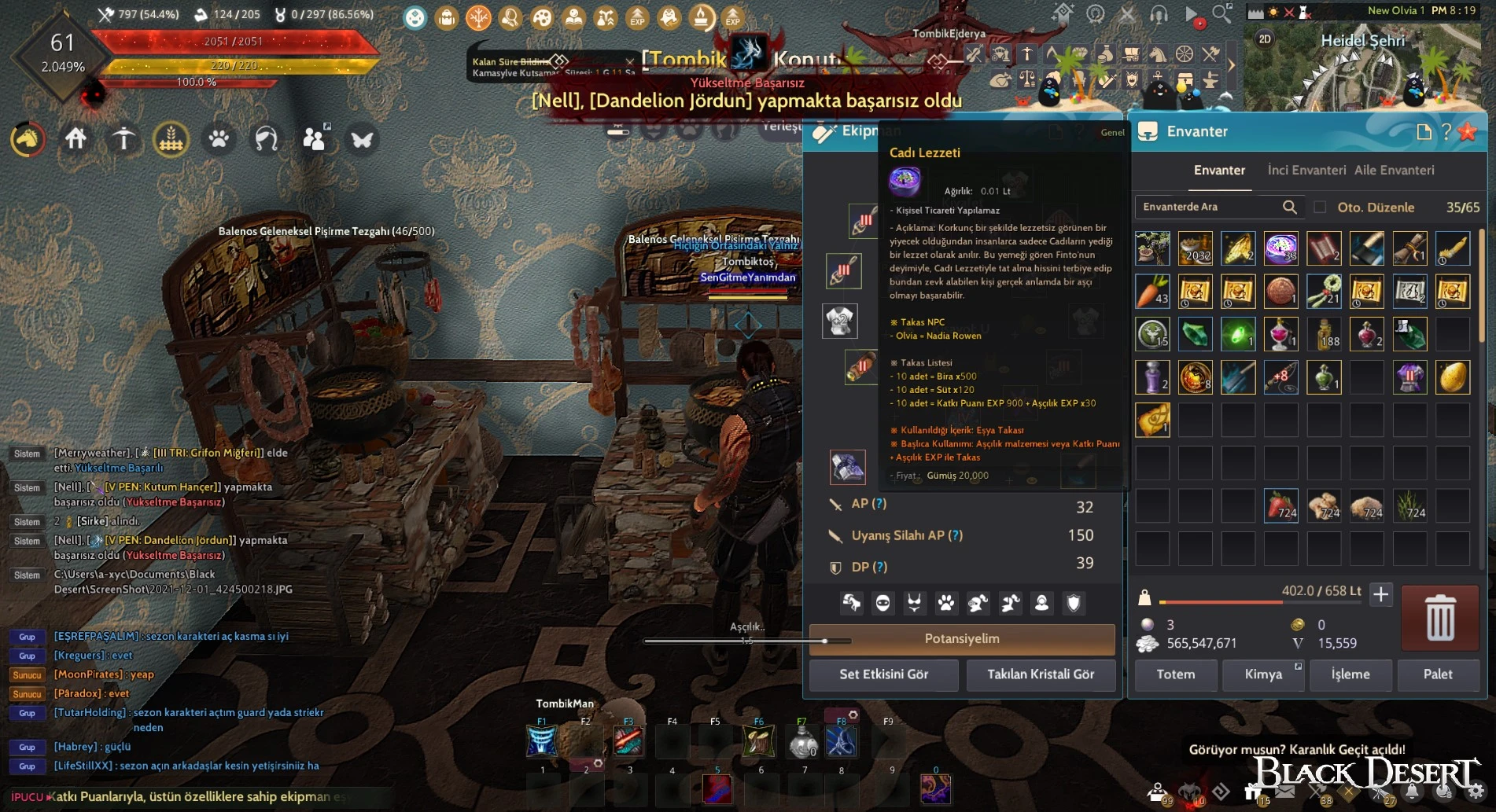Open the pet paw icon menu

(x=219, y=139)
